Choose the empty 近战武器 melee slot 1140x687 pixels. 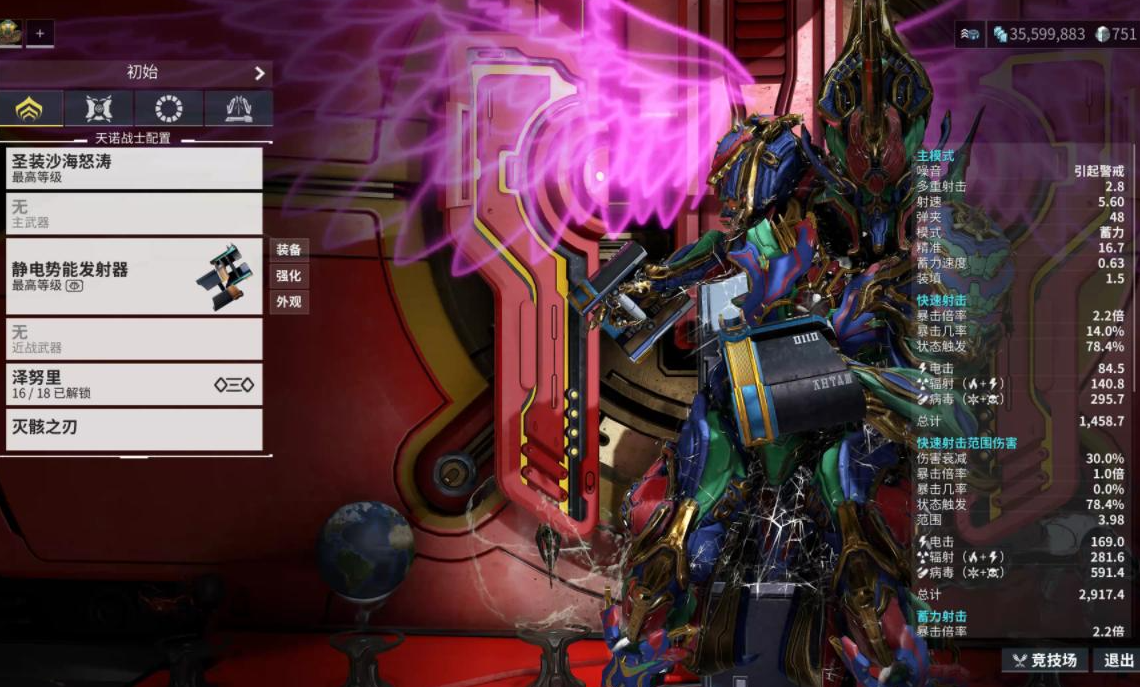pos(134,338)
